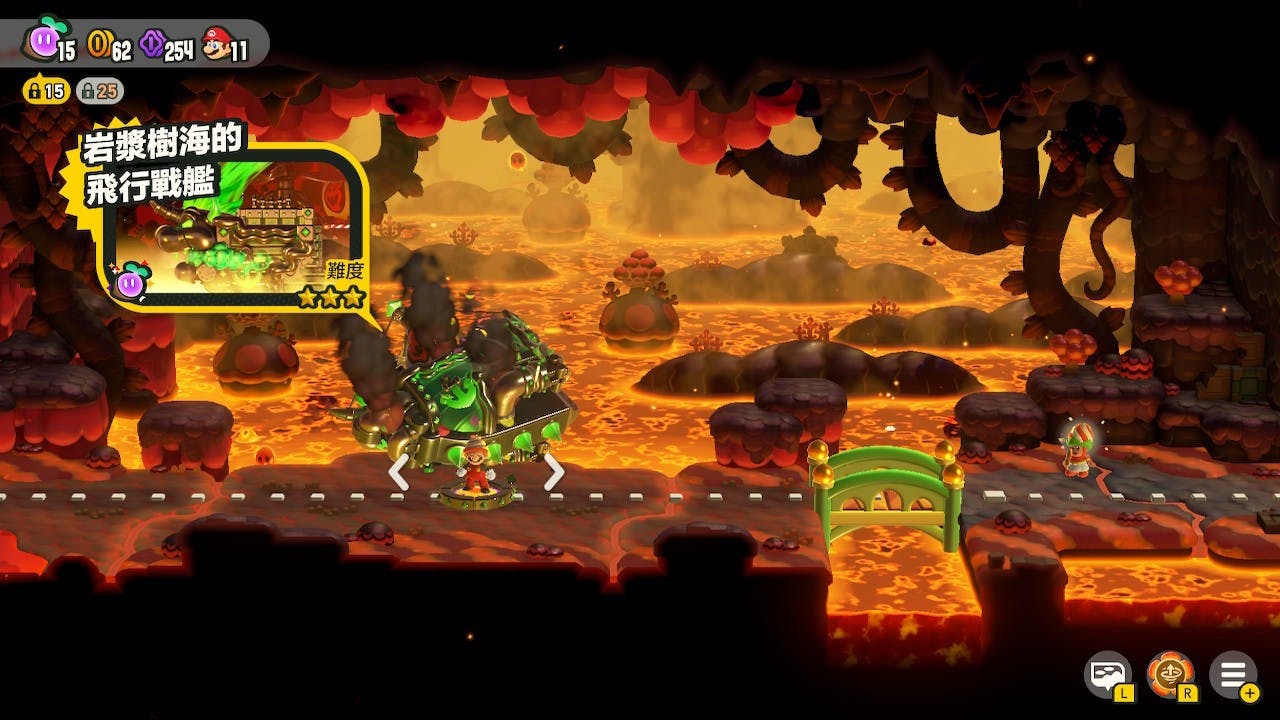Click the right arrow beside Mario

[x=554, y=472]
